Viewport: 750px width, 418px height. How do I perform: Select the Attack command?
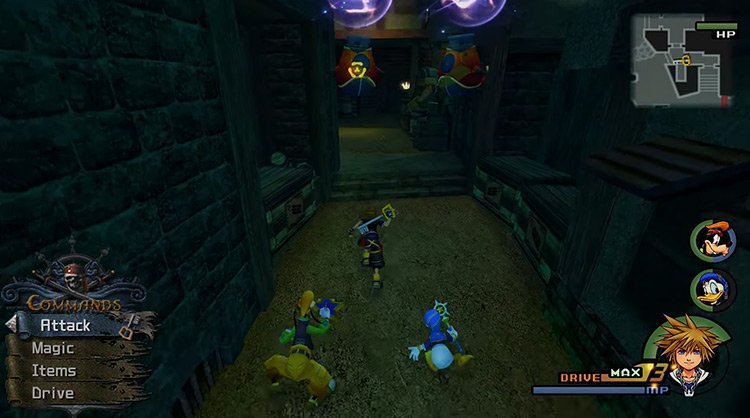pyautogui.click(x=66, y=325)
